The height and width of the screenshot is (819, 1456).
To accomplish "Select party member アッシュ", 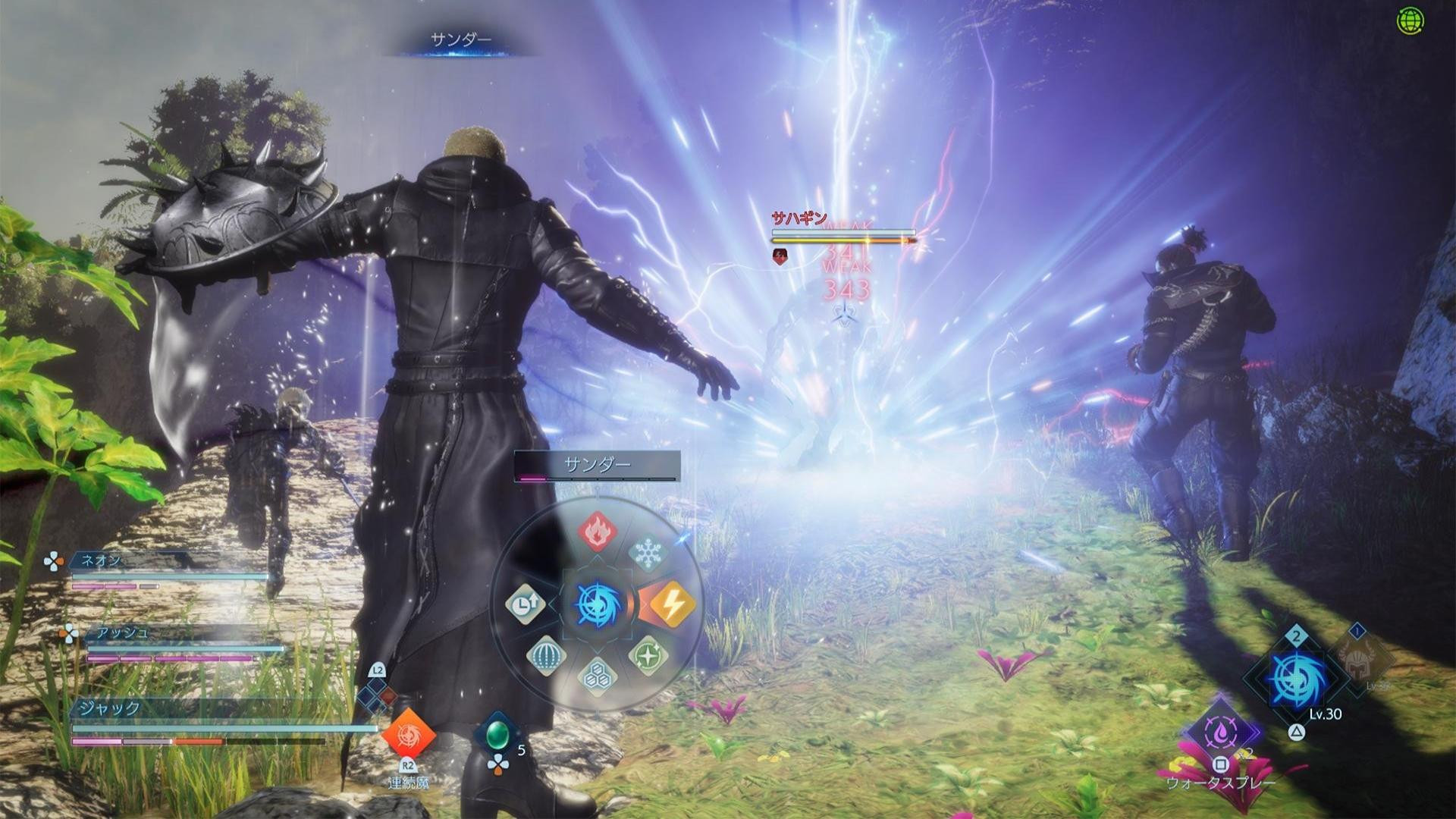I will coord(121,632).
